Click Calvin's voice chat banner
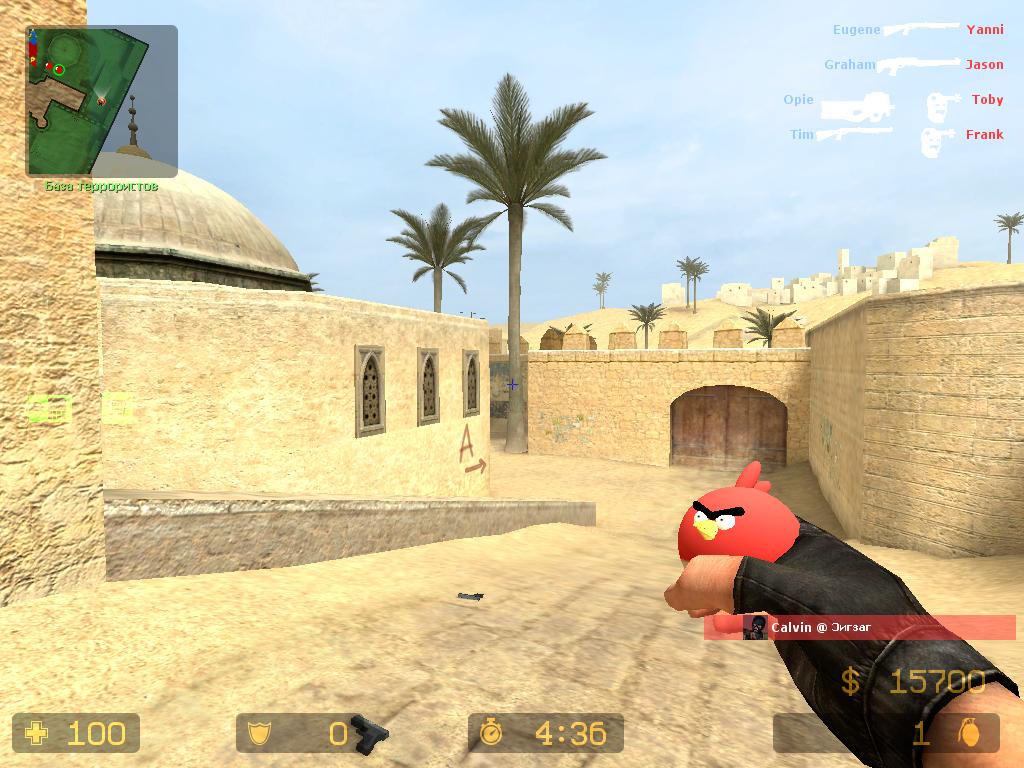This screenshot has height=768, width=1024. pyautogui.click(x=859, y=628)
